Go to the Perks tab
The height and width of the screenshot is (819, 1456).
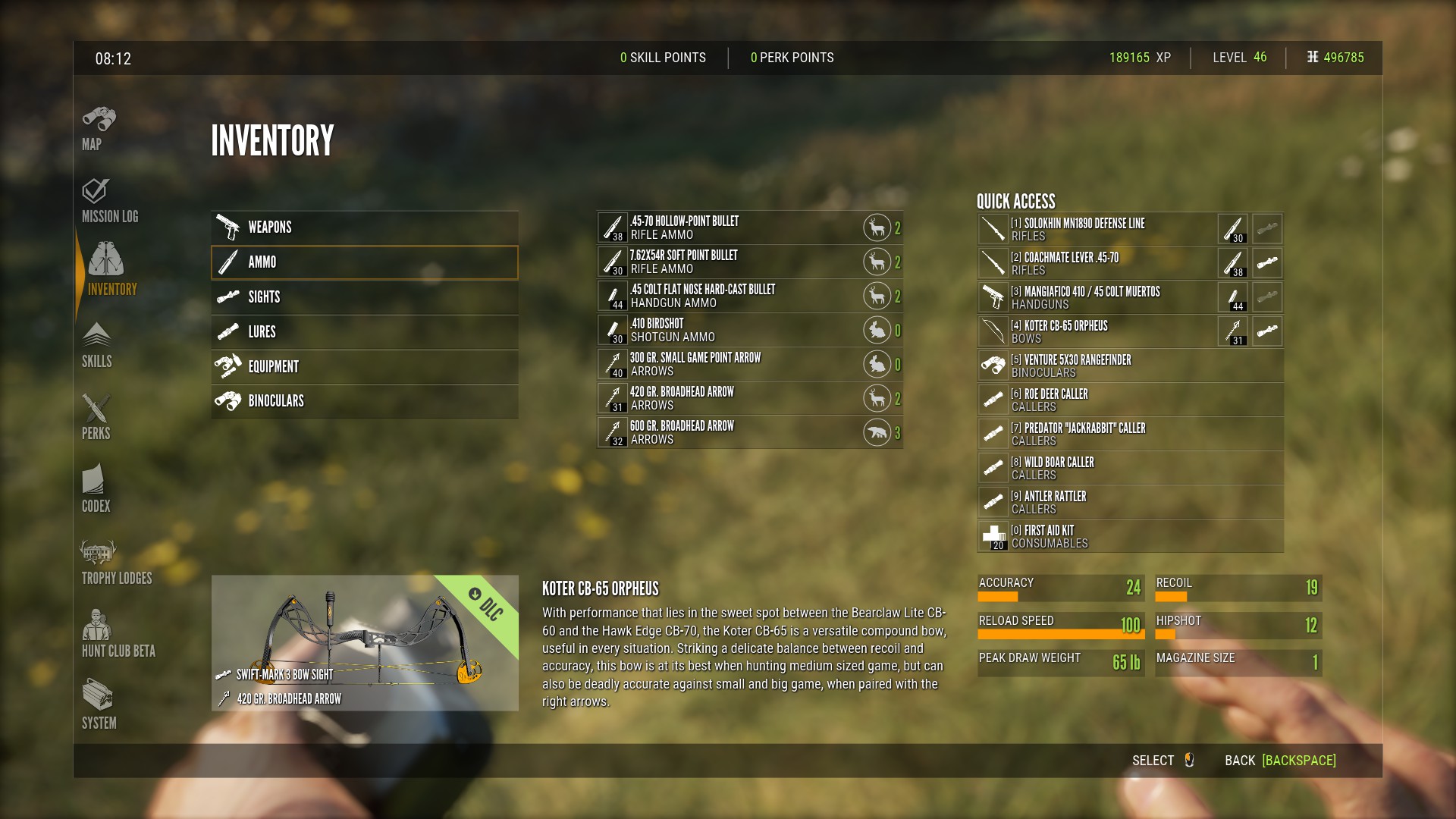click(x=96, y=417)
